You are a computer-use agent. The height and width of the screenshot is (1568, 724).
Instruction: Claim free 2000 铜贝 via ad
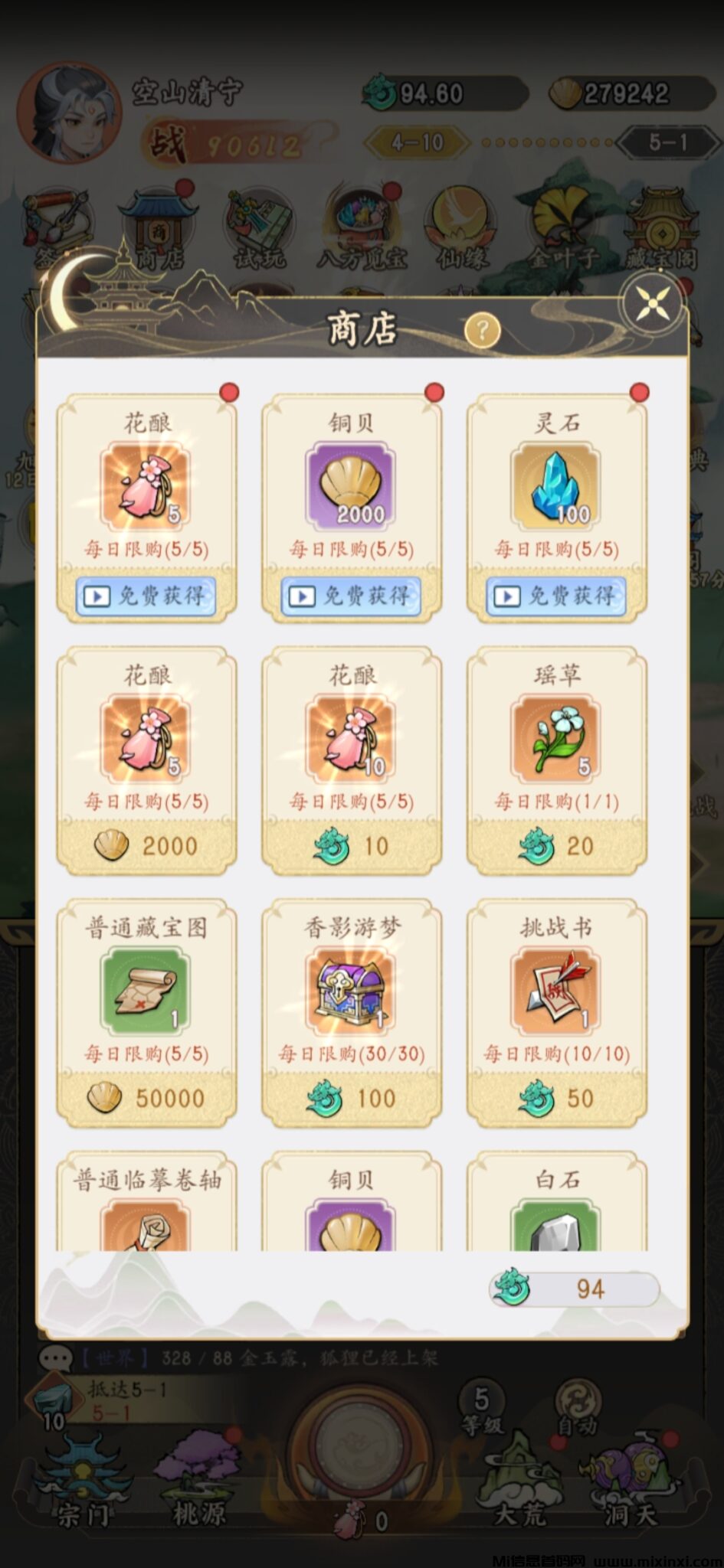pyautogui.click(x=351, y=596)
